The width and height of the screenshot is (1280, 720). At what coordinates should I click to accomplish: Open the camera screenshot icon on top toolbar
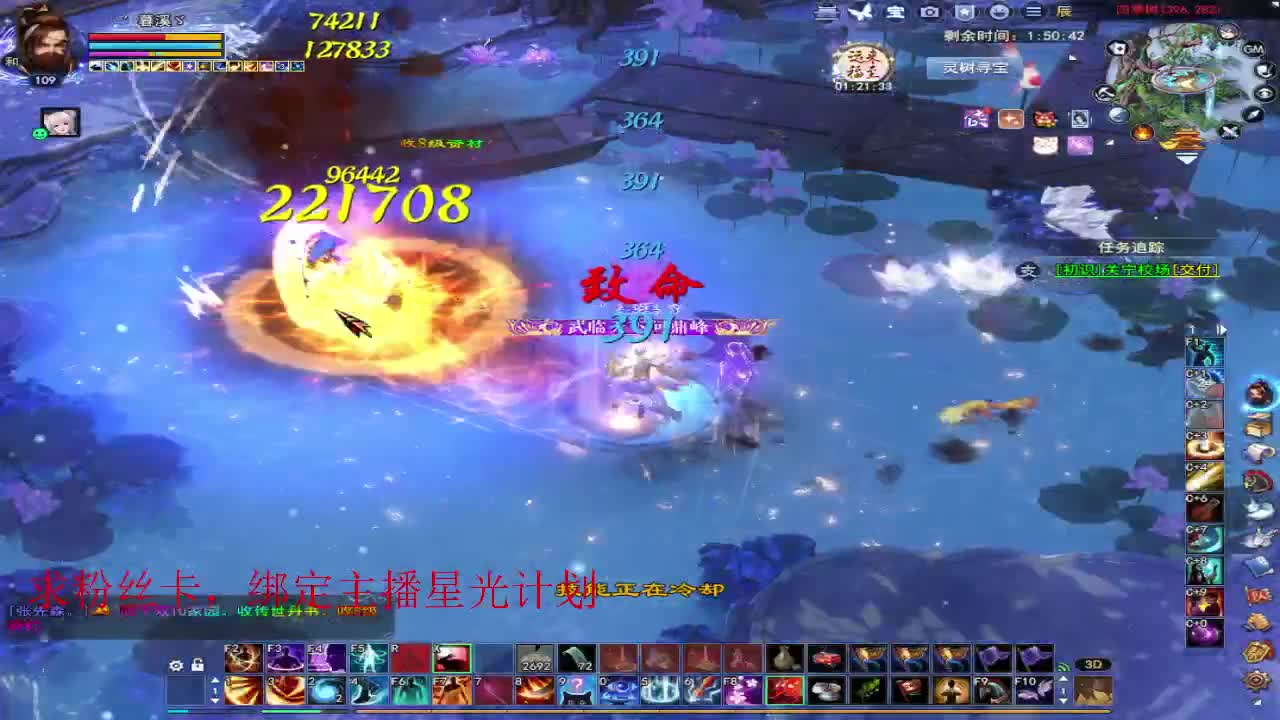(930, 12)
